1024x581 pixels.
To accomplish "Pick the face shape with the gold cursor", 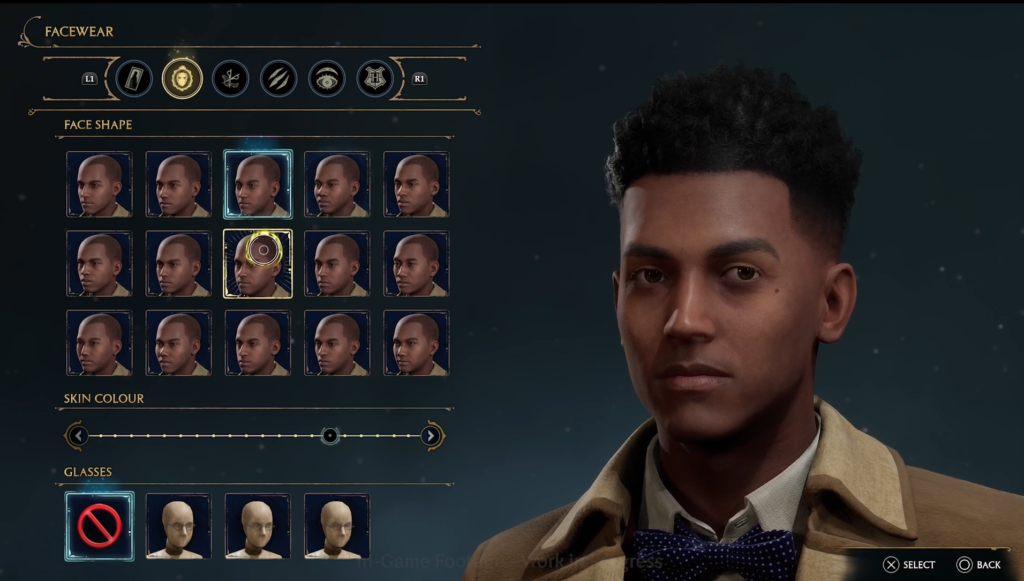I will tap(258, 263).
